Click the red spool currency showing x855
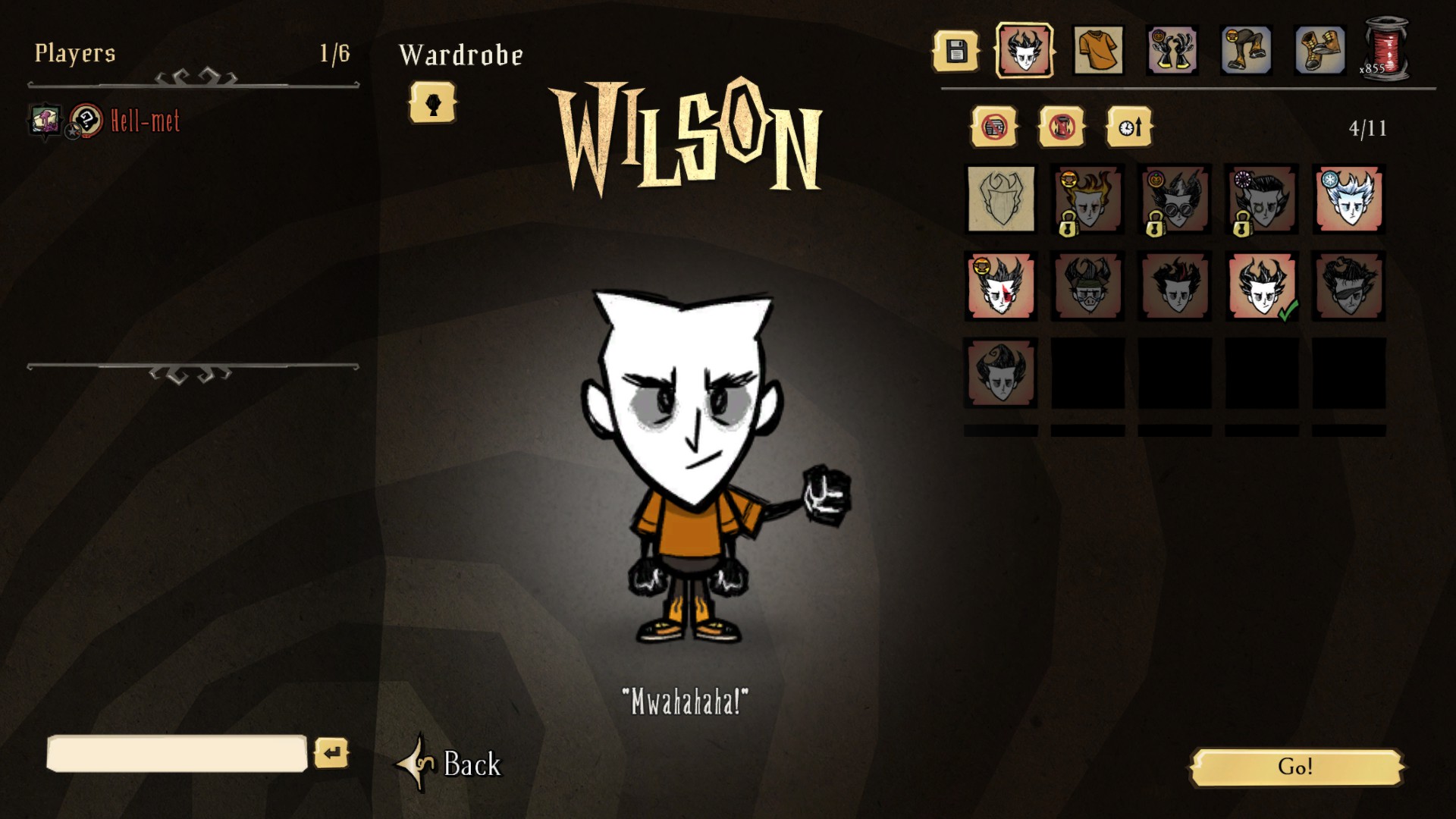1456x819 pixels. pos(1388,47)
